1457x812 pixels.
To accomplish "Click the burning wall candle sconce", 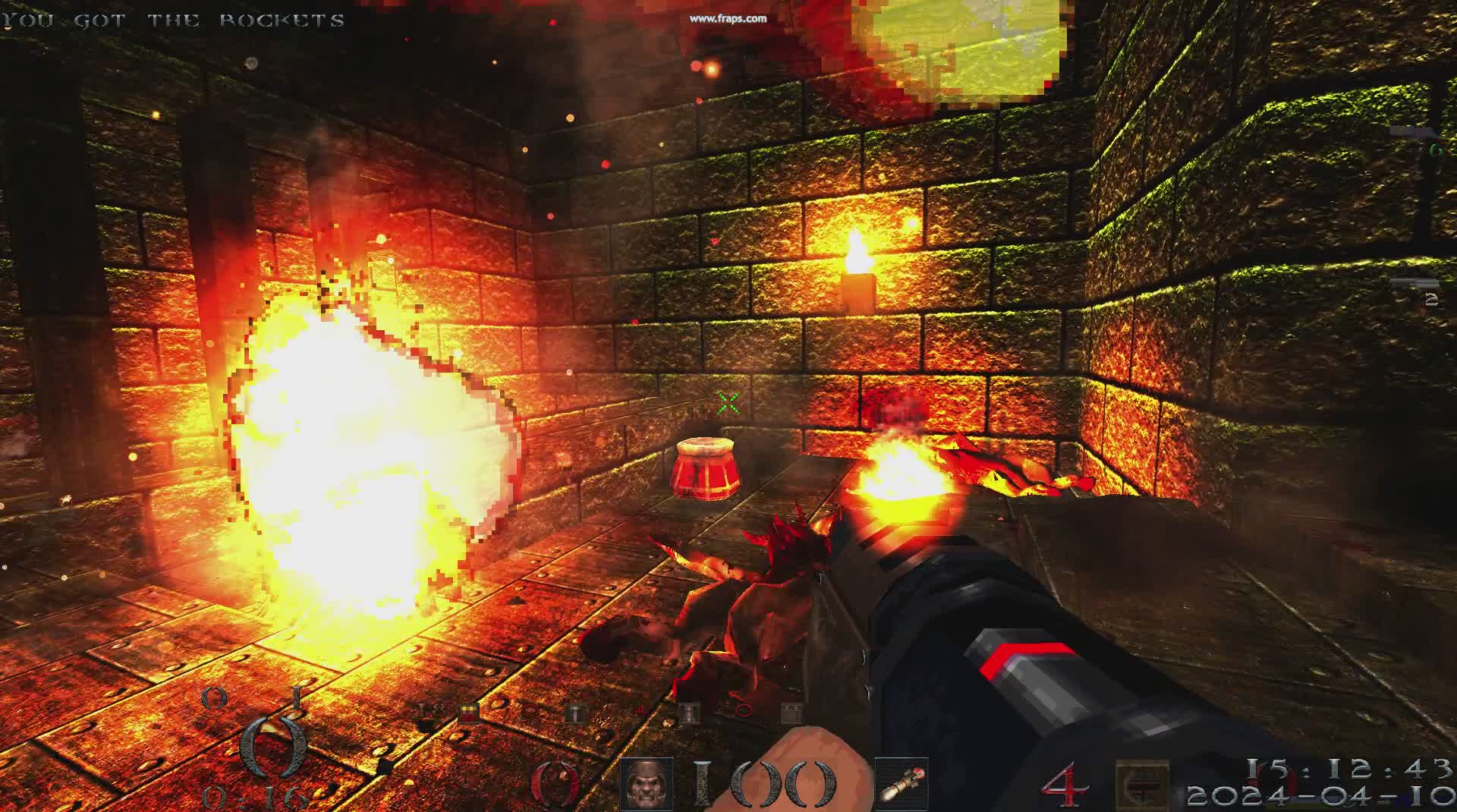I will (858, 266).
